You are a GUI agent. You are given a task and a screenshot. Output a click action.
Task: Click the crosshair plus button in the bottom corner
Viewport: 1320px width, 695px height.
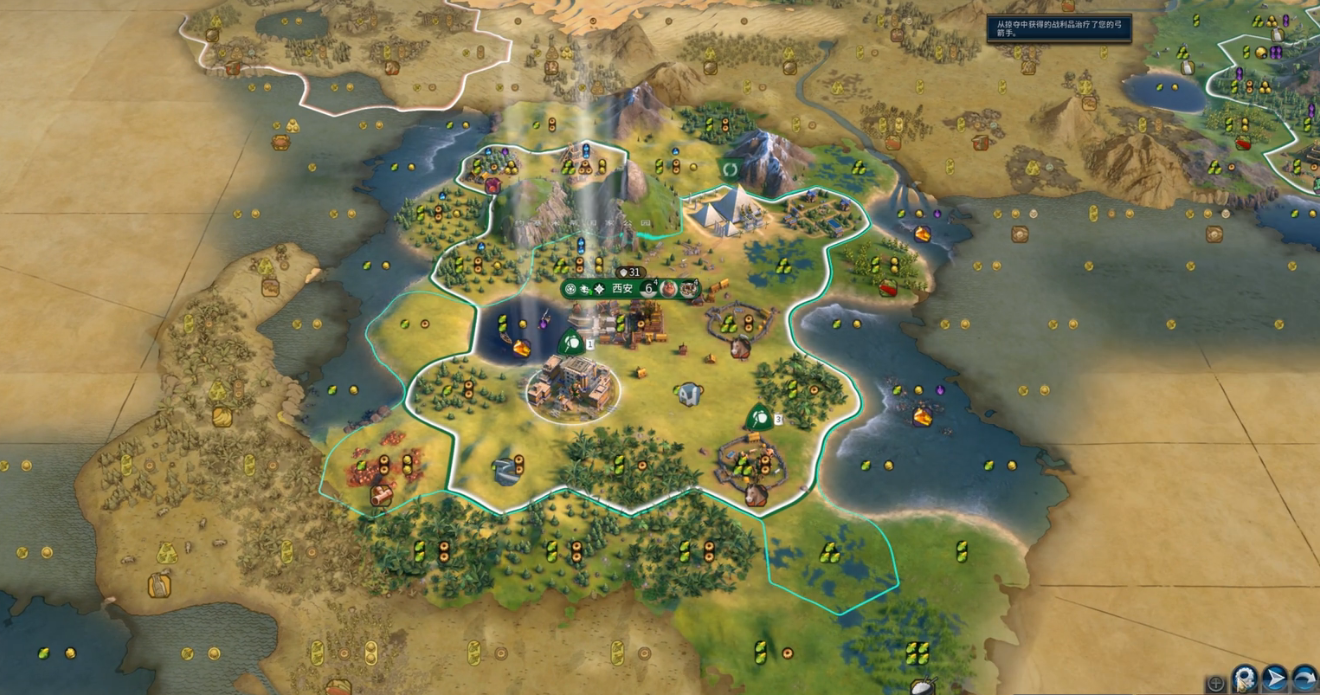click(x=1216, y=684)
